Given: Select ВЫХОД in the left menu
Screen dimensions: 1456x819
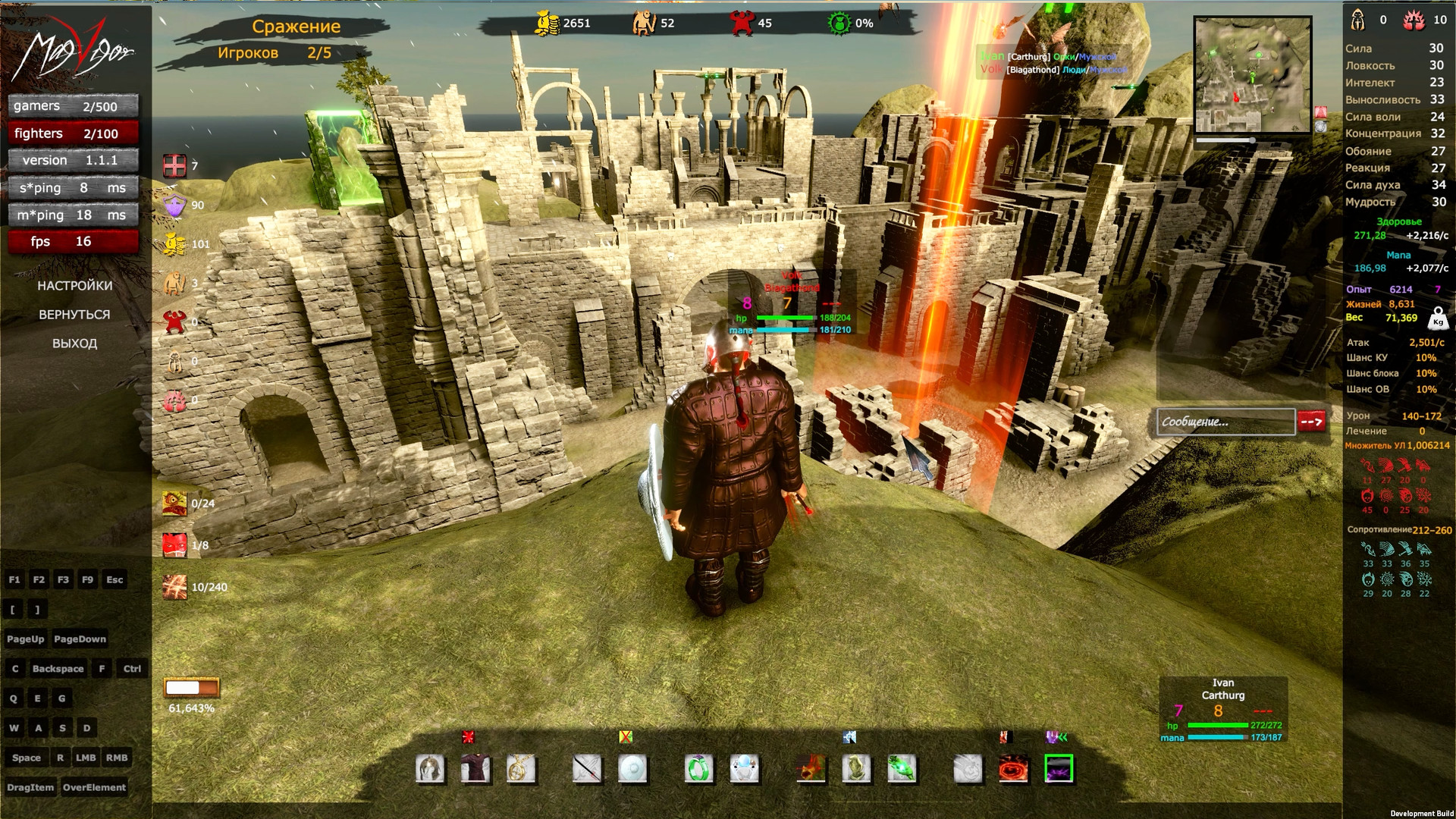Looking at the screenshot, I should (74, 343).
